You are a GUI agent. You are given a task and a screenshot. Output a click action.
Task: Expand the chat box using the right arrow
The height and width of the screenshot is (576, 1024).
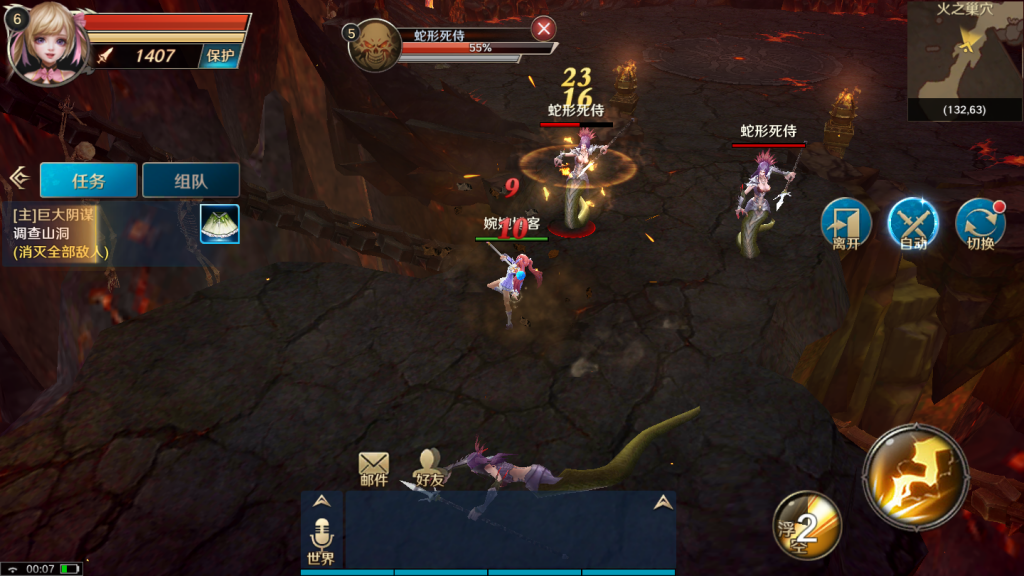tap(662, 502)
